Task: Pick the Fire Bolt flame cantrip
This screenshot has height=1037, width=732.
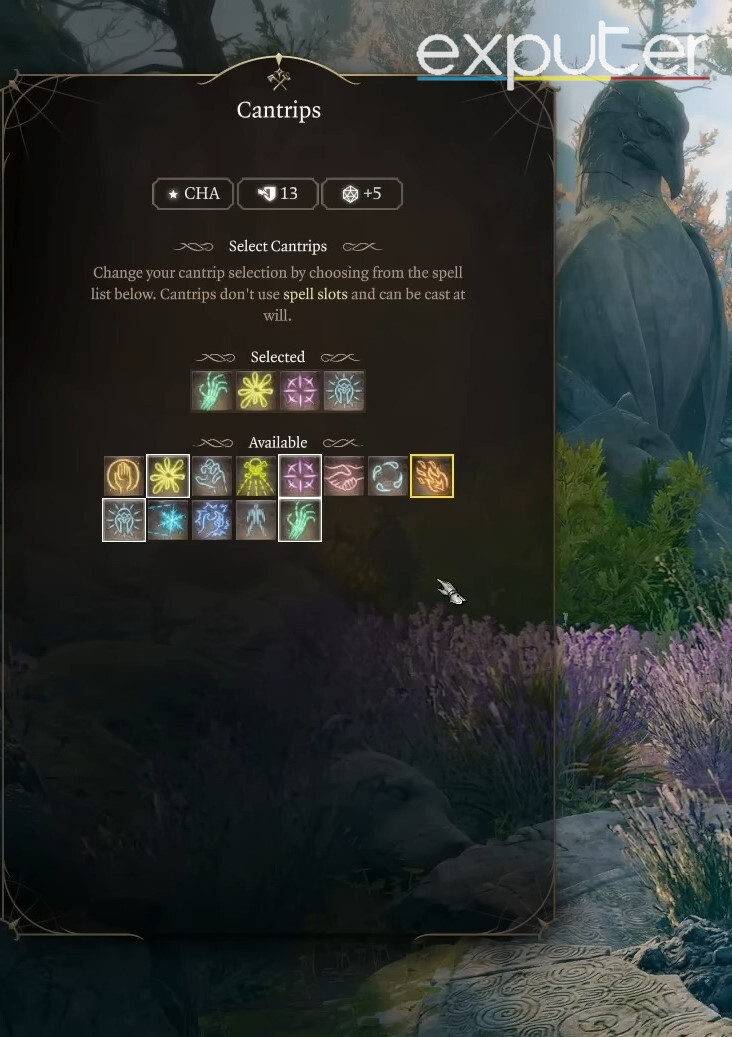Action: tap(432, 476)
